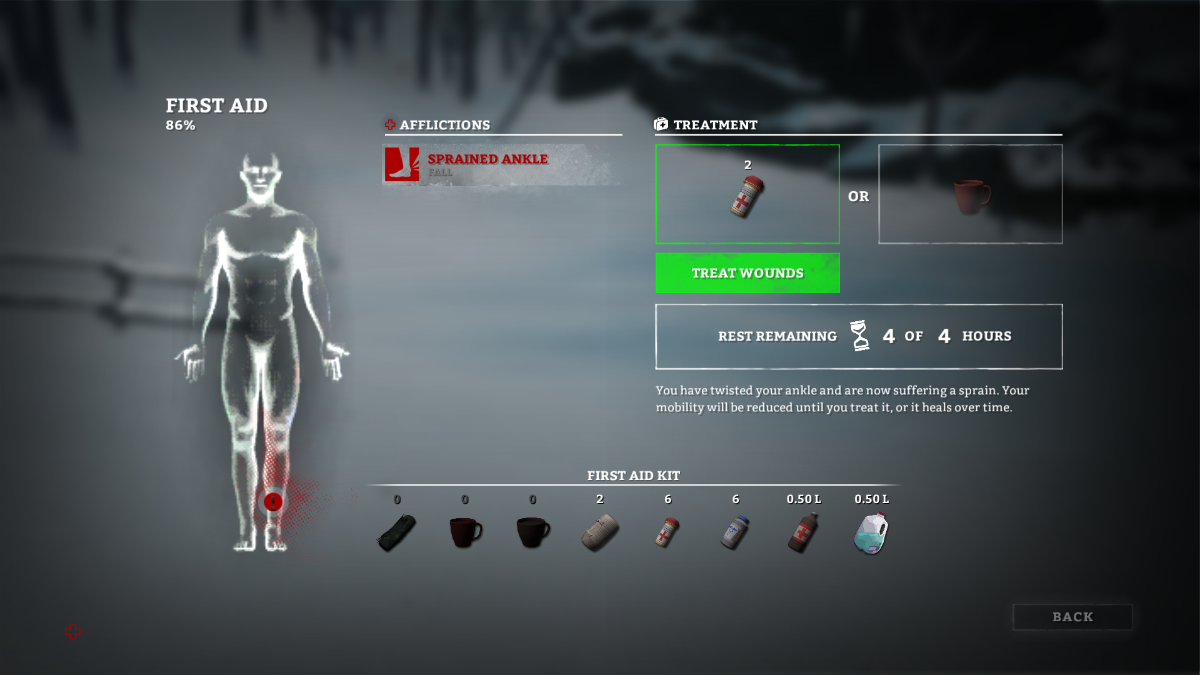Pick the red-capped painkillers bottle in the kit

[668, 532]
